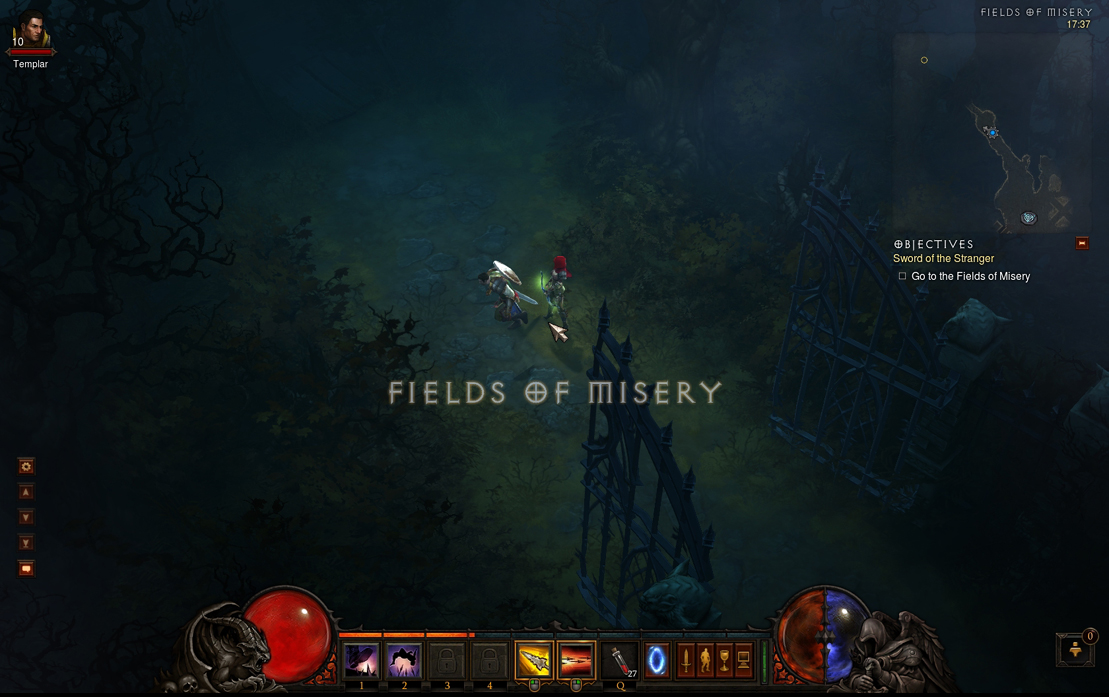Image resolution: width=1109 pixels, height=697 pixels.
Task: Select the red multi-arrow secondary skill
Action: [576, 661]
